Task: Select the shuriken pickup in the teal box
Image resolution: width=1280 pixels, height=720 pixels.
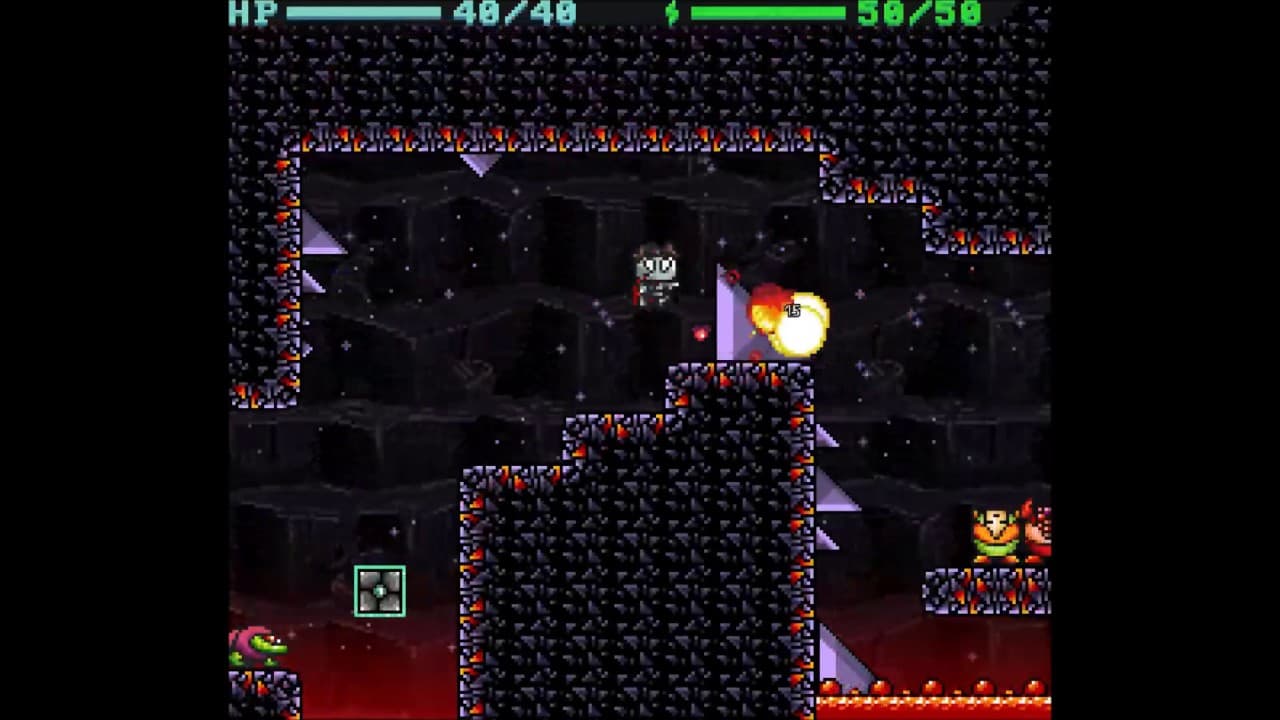Action: [x=379, y=590]
